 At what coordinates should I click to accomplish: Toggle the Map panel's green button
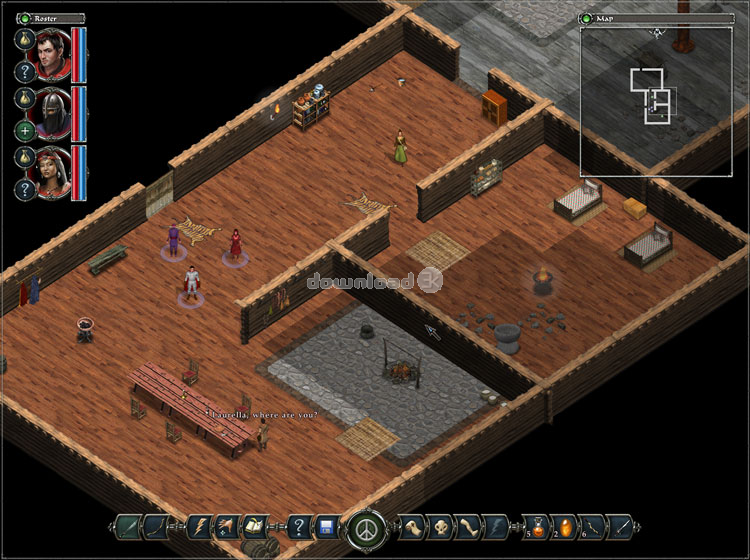coord(587,18)
